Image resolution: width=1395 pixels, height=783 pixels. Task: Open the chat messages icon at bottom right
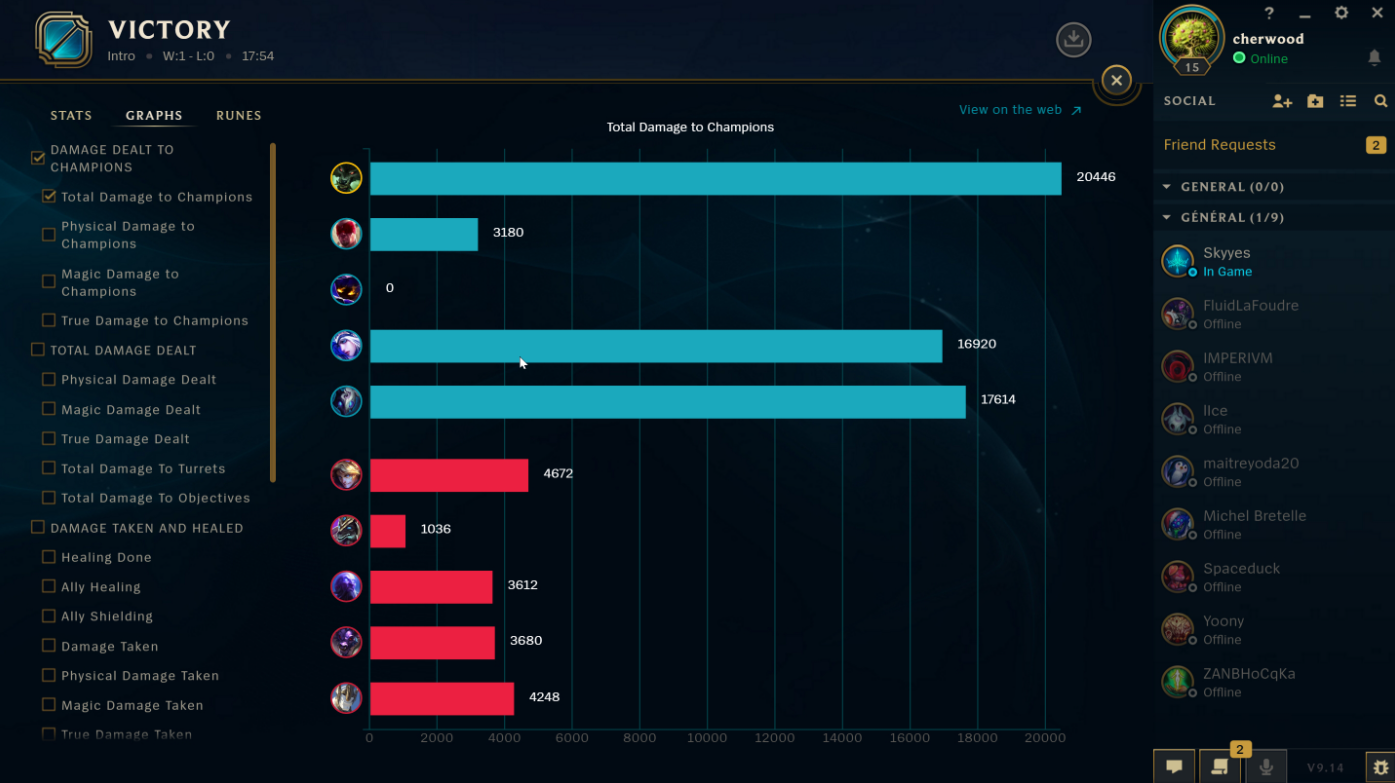pos(1174,765)
